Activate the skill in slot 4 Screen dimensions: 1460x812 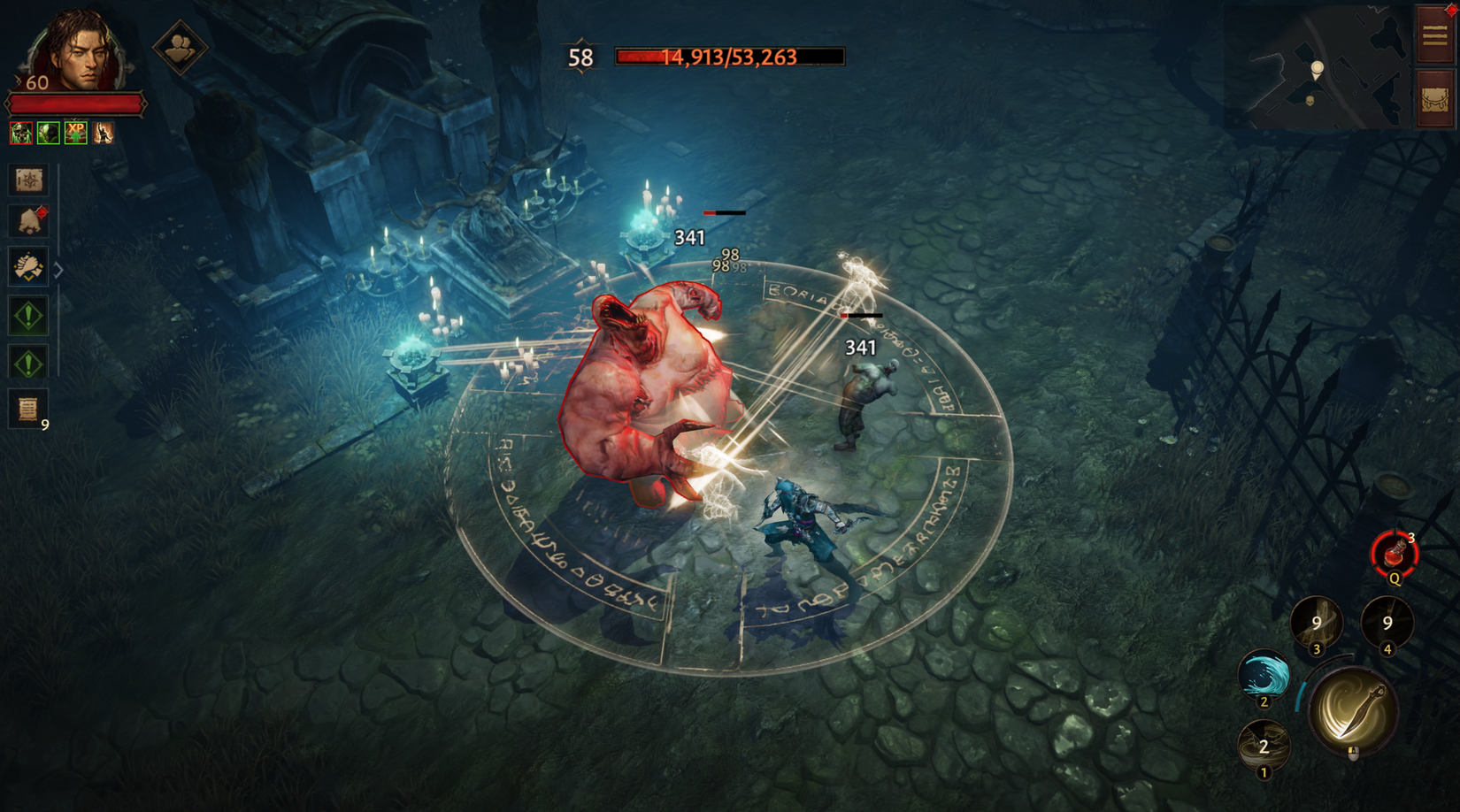[x=1387, y=623]
